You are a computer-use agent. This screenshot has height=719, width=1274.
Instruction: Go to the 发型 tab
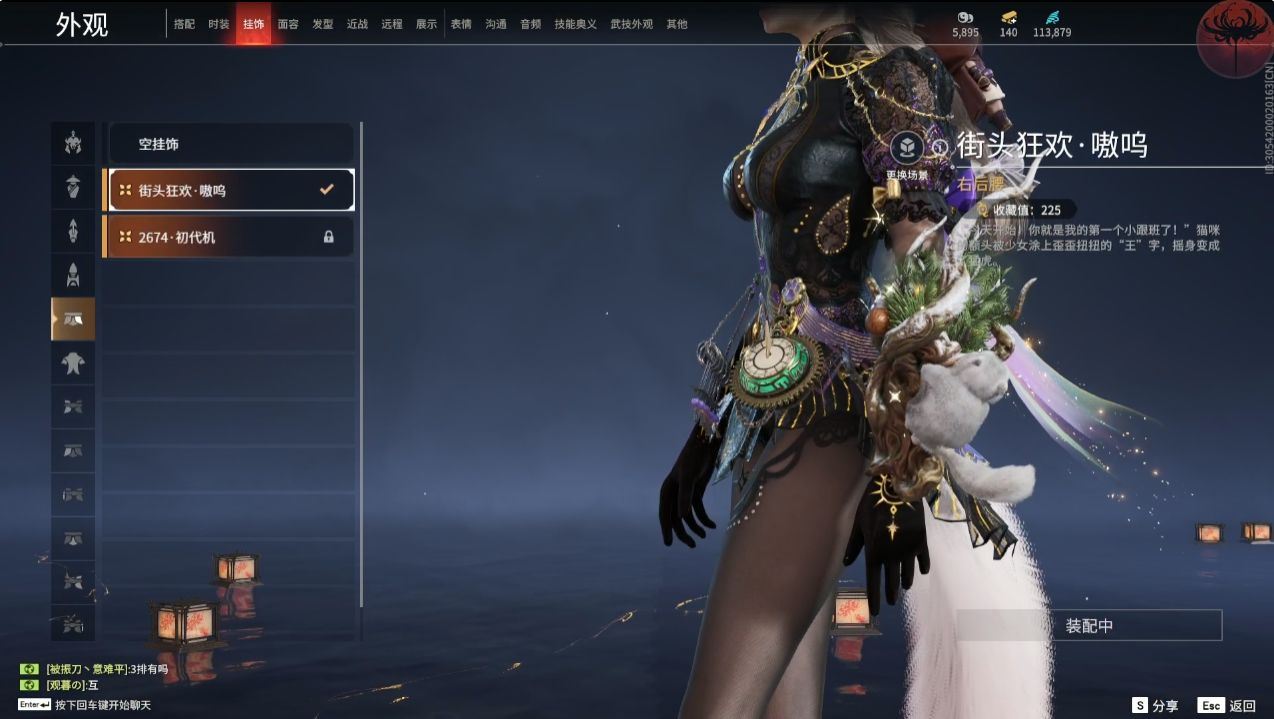click(x=323, y=24)
